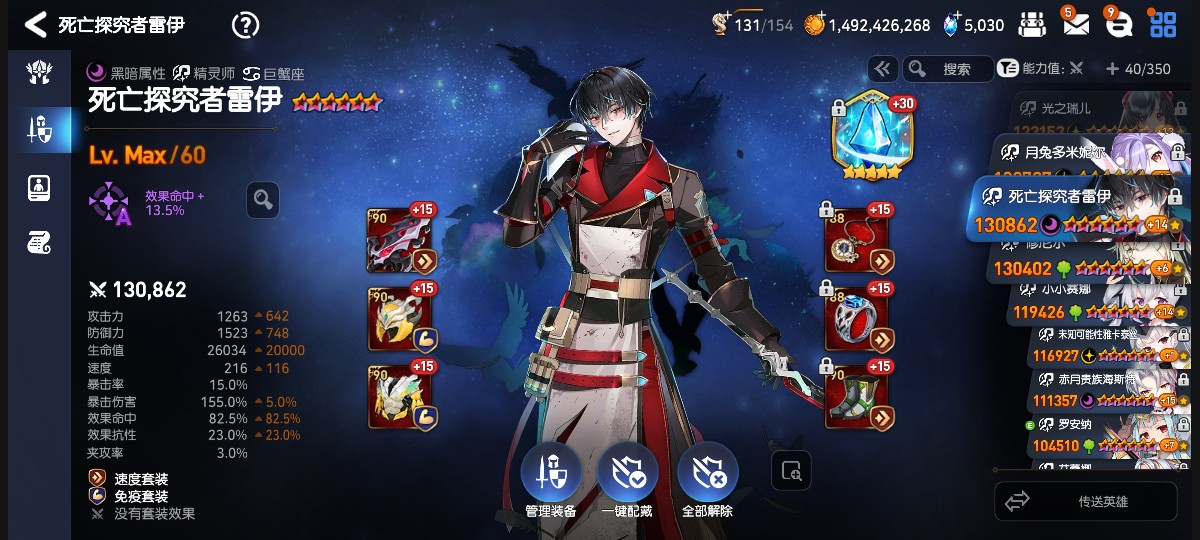Open the chat bubble icon
The image size is (1200, 540).
coord(1119,25)
